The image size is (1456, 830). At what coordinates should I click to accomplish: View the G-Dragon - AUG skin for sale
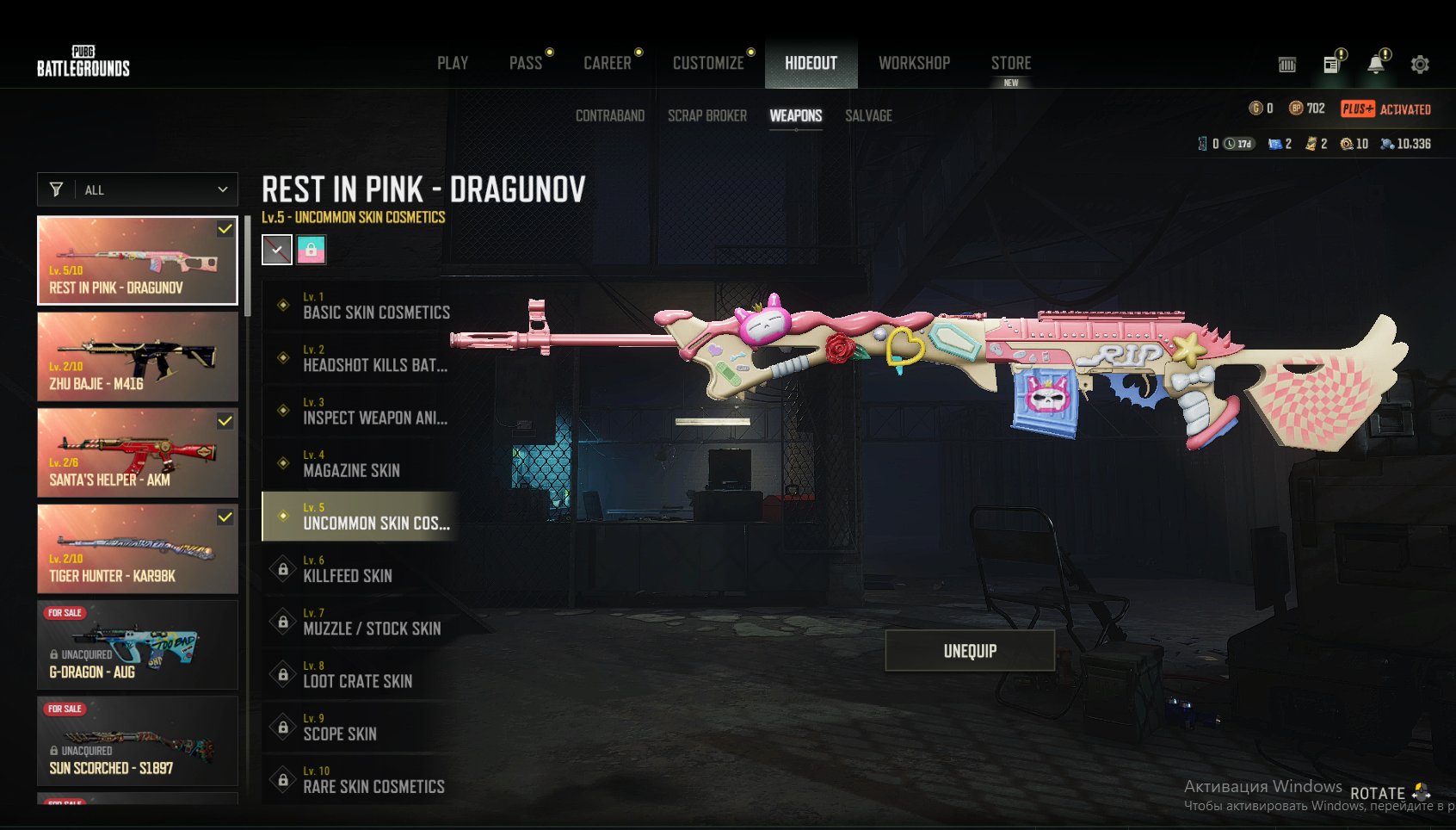pyautogui.click(x=138, y=645)
